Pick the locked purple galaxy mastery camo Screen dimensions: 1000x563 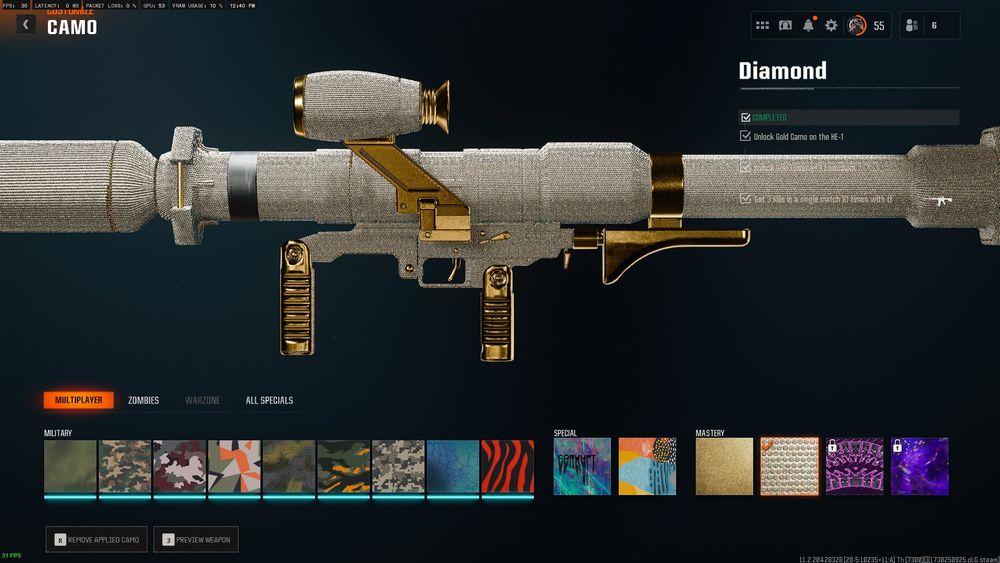point(919,466)
